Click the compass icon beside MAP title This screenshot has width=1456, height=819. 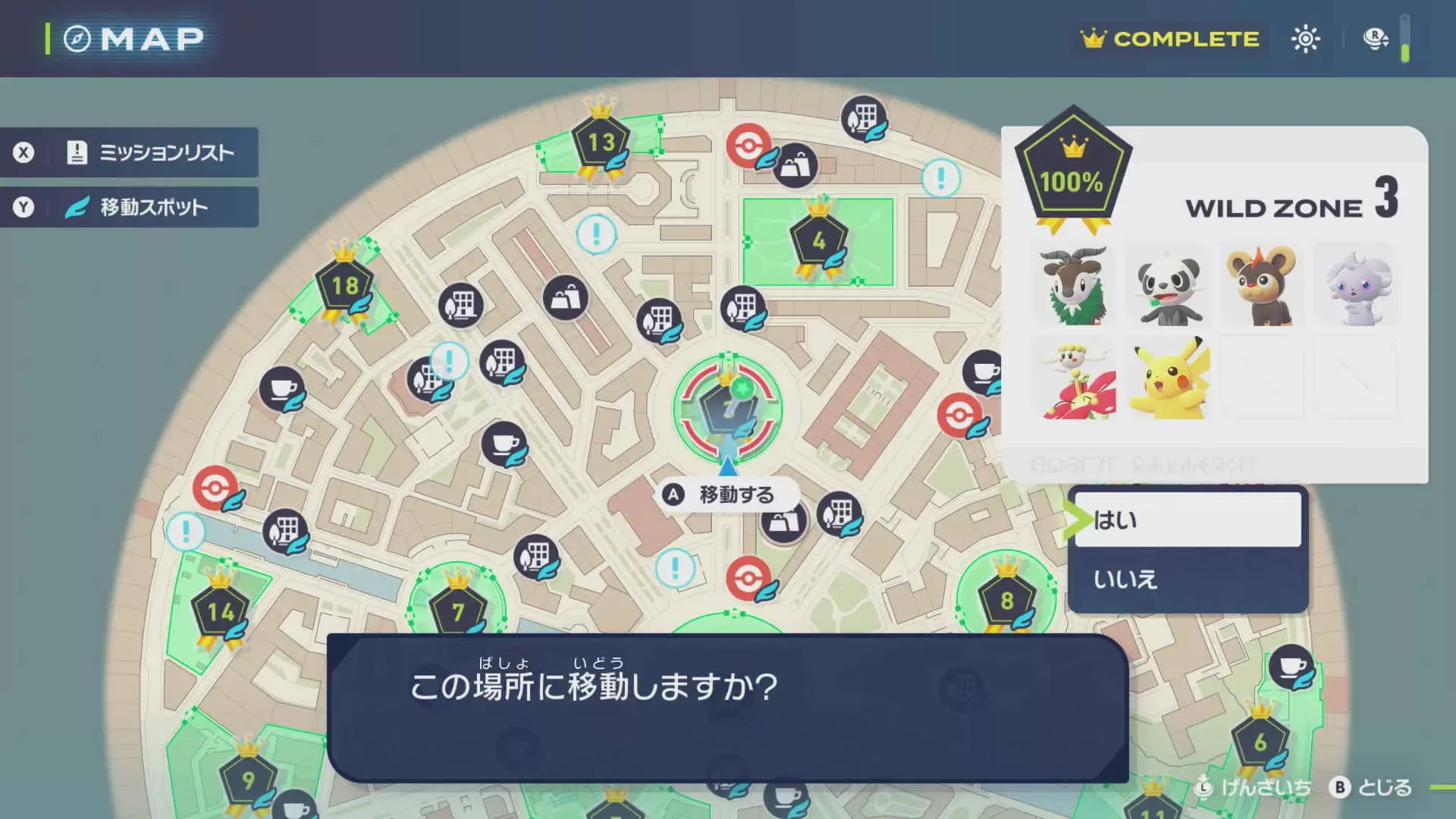click(x=77, y=37)
